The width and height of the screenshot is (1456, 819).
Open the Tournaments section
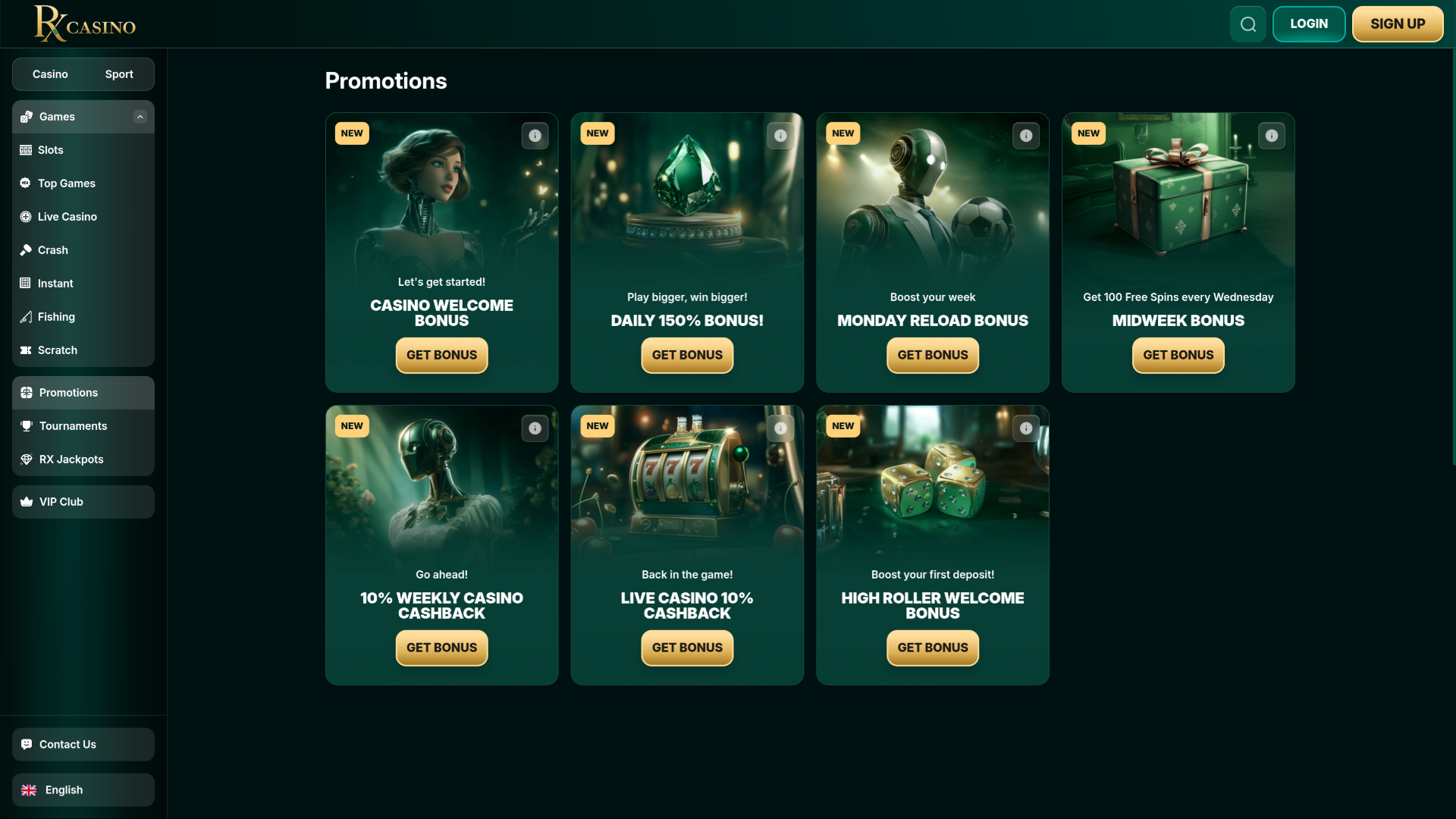pyautogui.click(x=73, y=426)
